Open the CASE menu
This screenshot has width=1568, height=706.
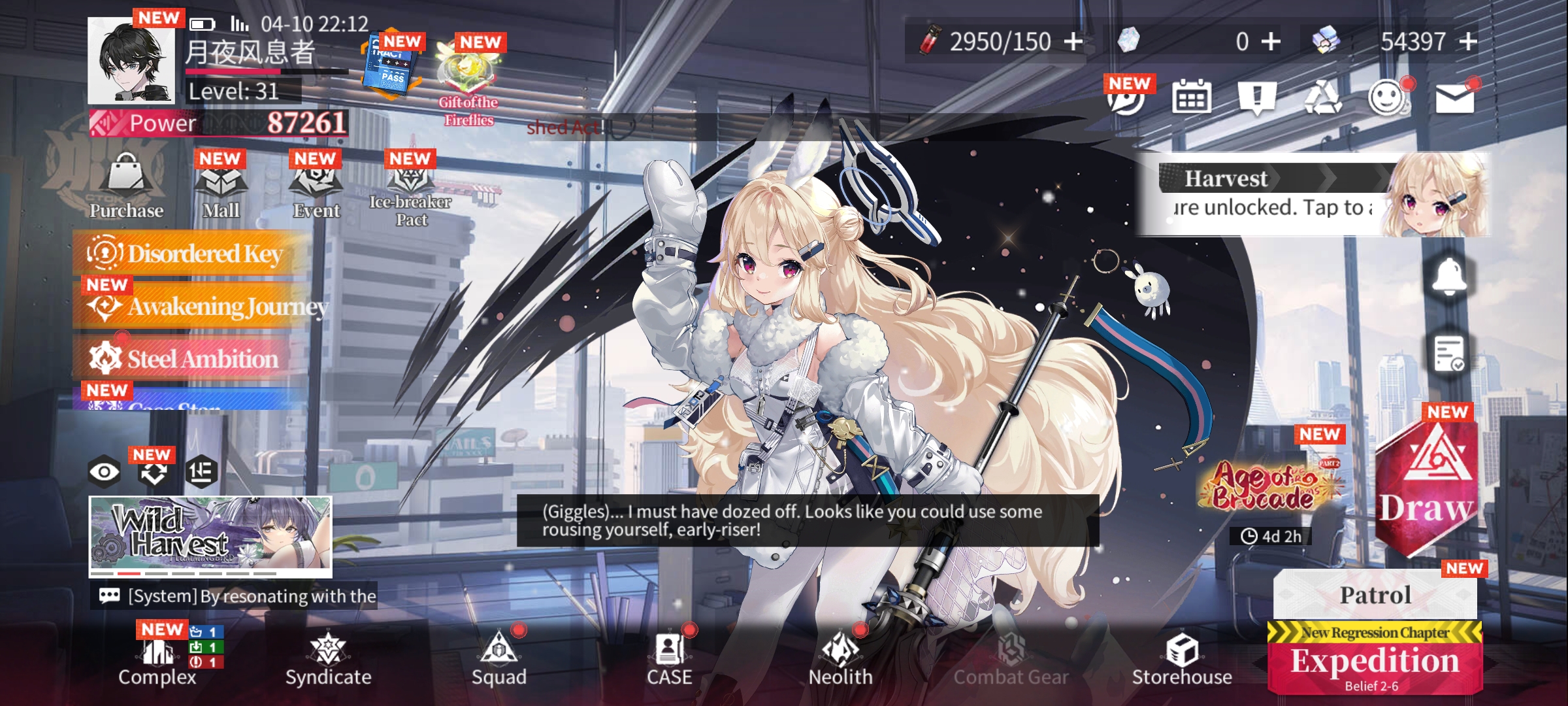670,659
